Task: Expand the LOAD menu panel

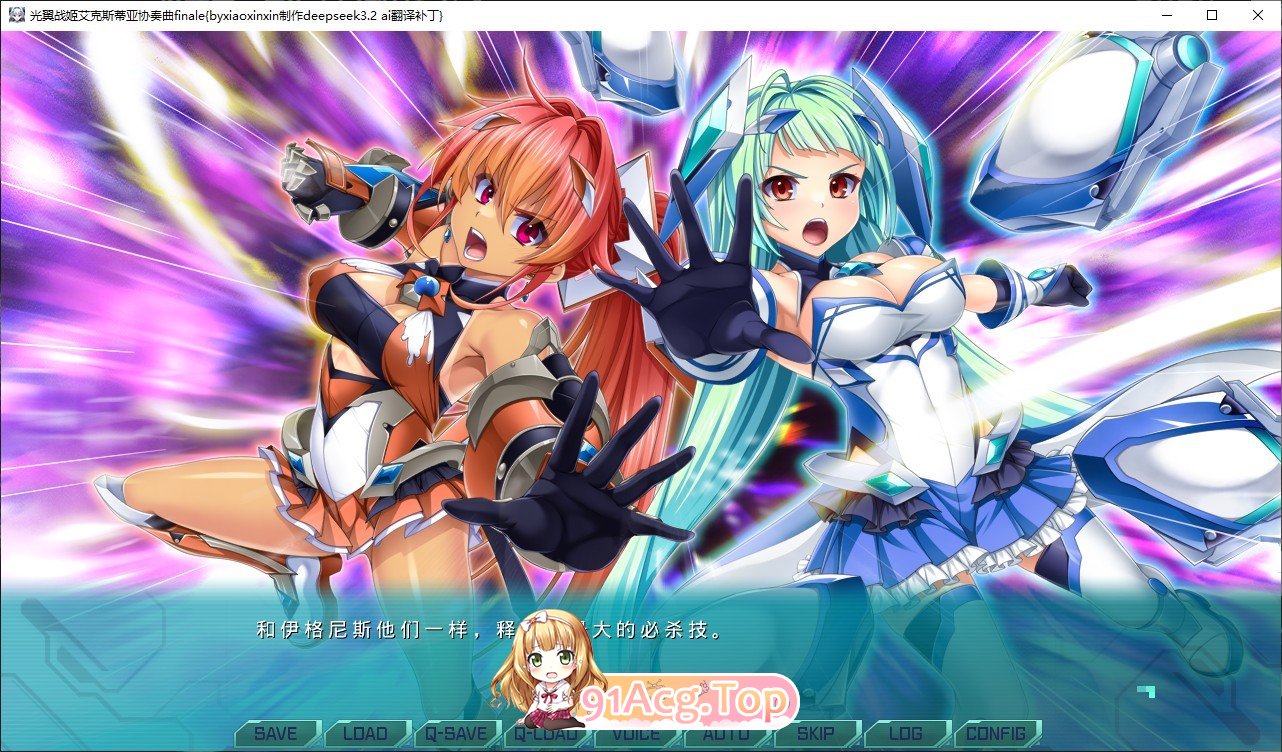Action: click(x=367, y=733)
